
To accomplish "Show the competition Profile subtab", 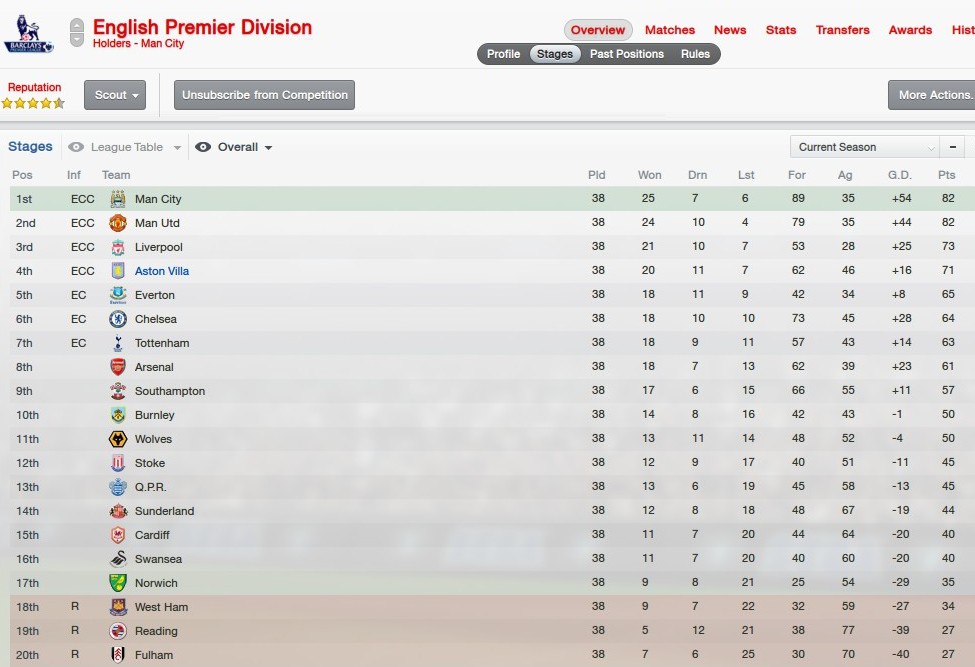I will click(503, 54).
